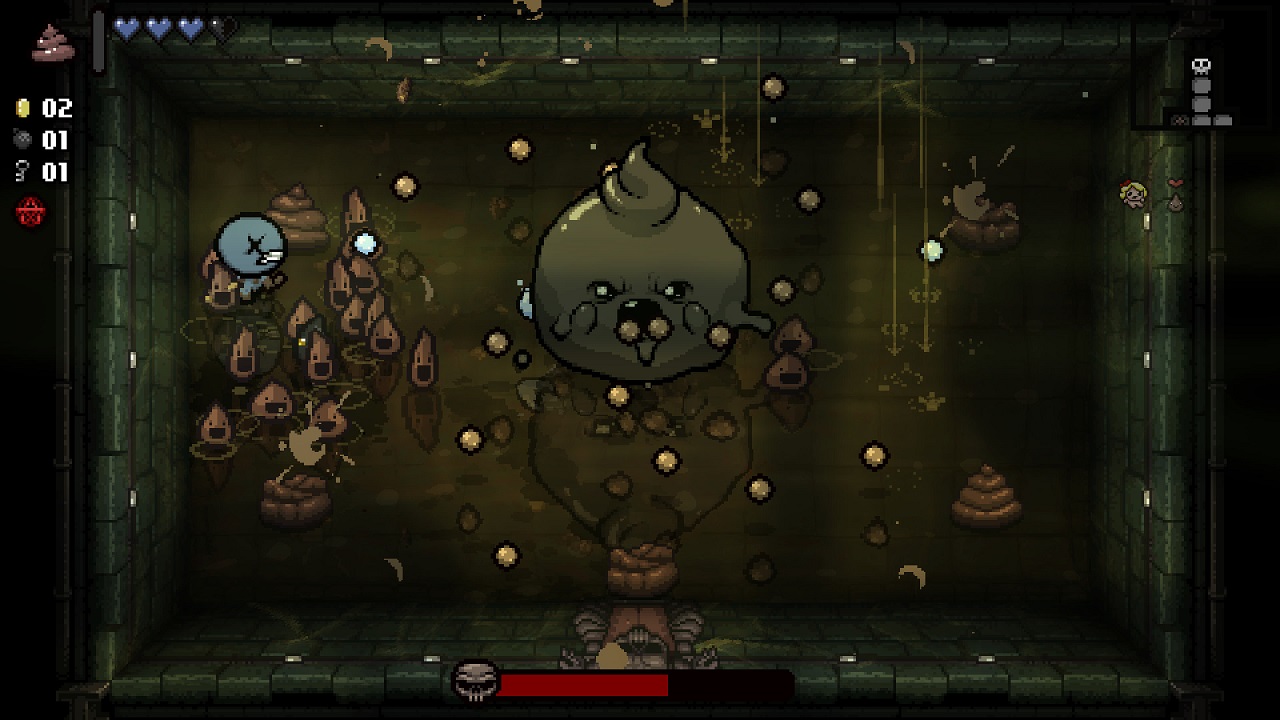Click the coin count reading 02
This screenshot has height=720, width=1280.
point(55,108)
